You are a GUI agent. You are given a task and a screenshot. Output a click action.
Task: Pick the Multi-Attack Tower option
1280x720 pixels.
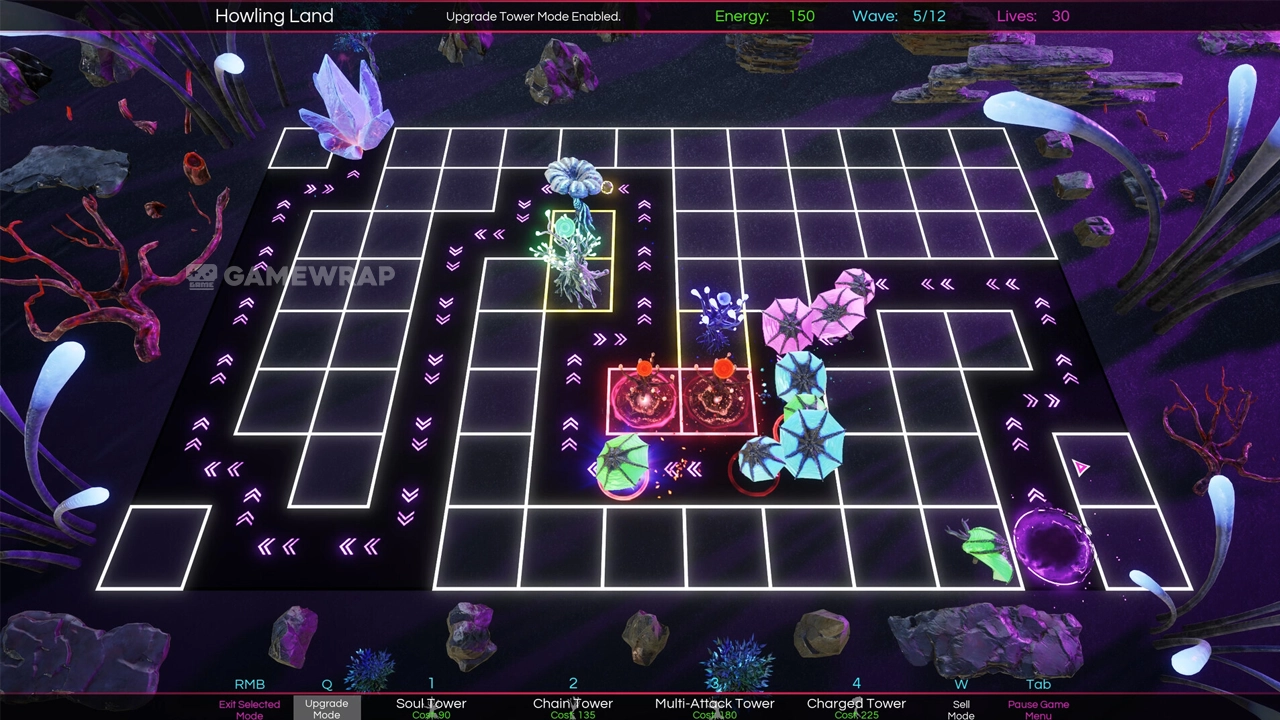714,705
